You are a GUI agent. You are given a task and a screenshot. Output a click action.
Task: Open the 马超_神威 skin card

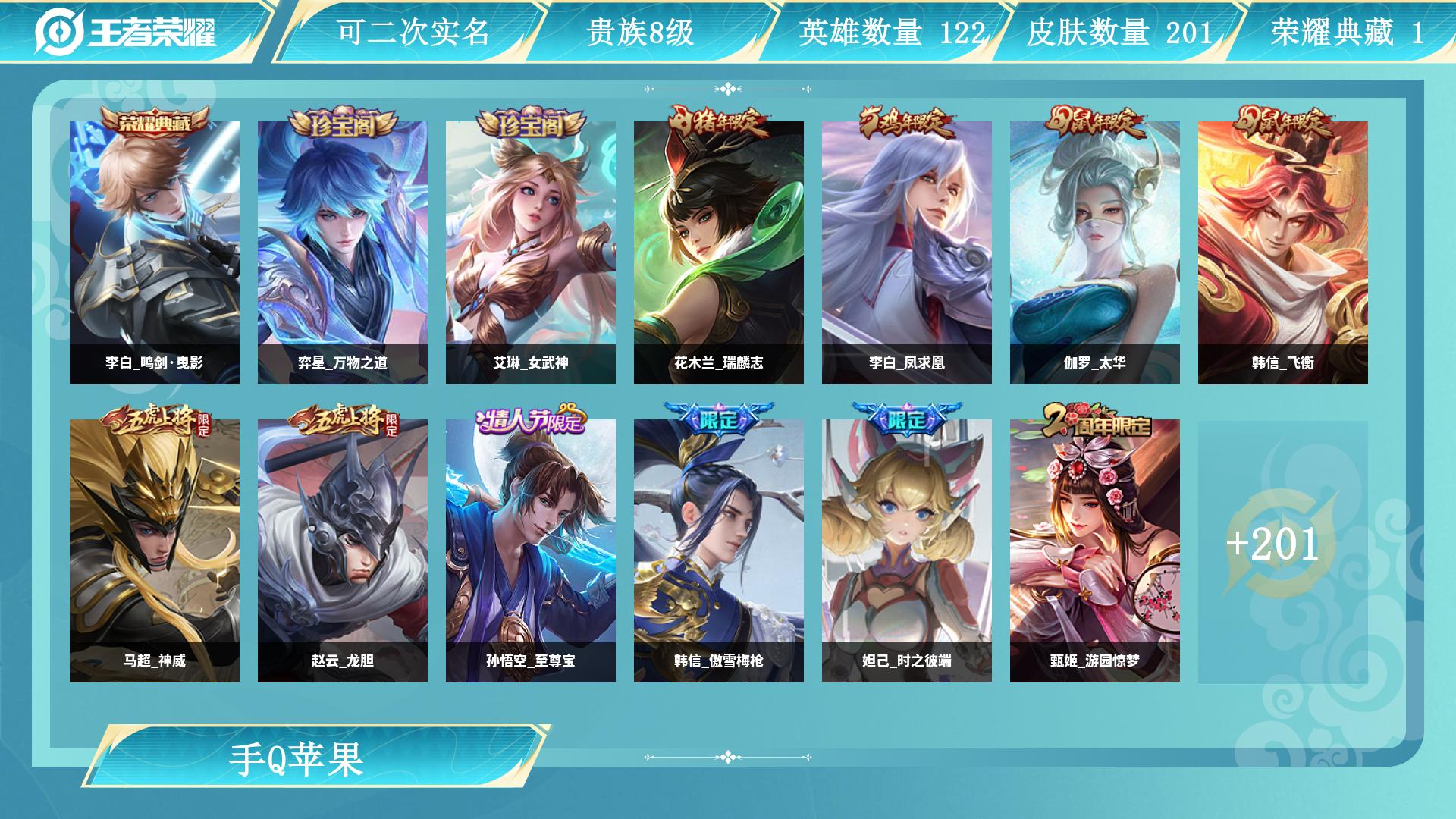point(155,551)
